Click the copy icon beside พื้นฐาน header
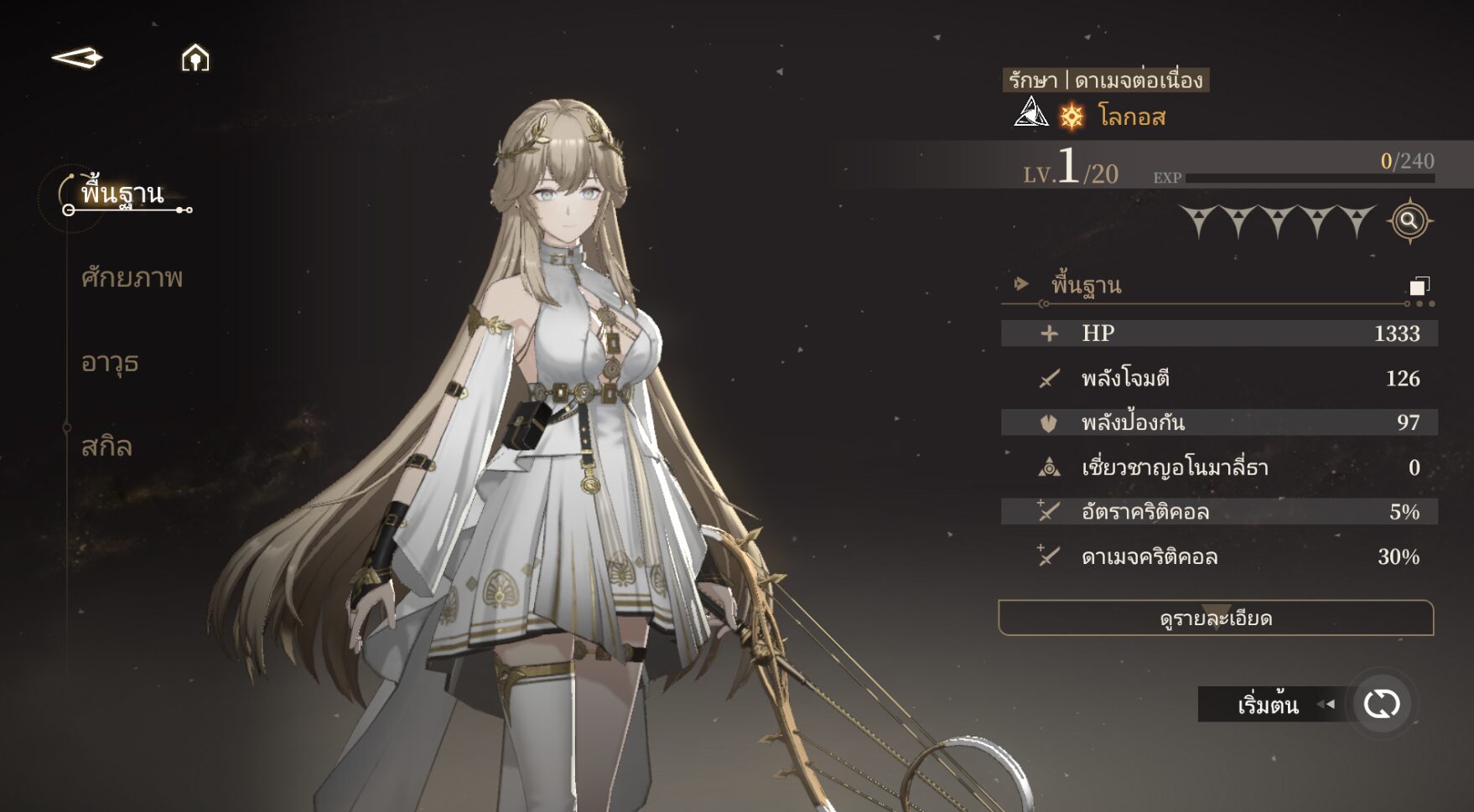 pos(1419,287)
